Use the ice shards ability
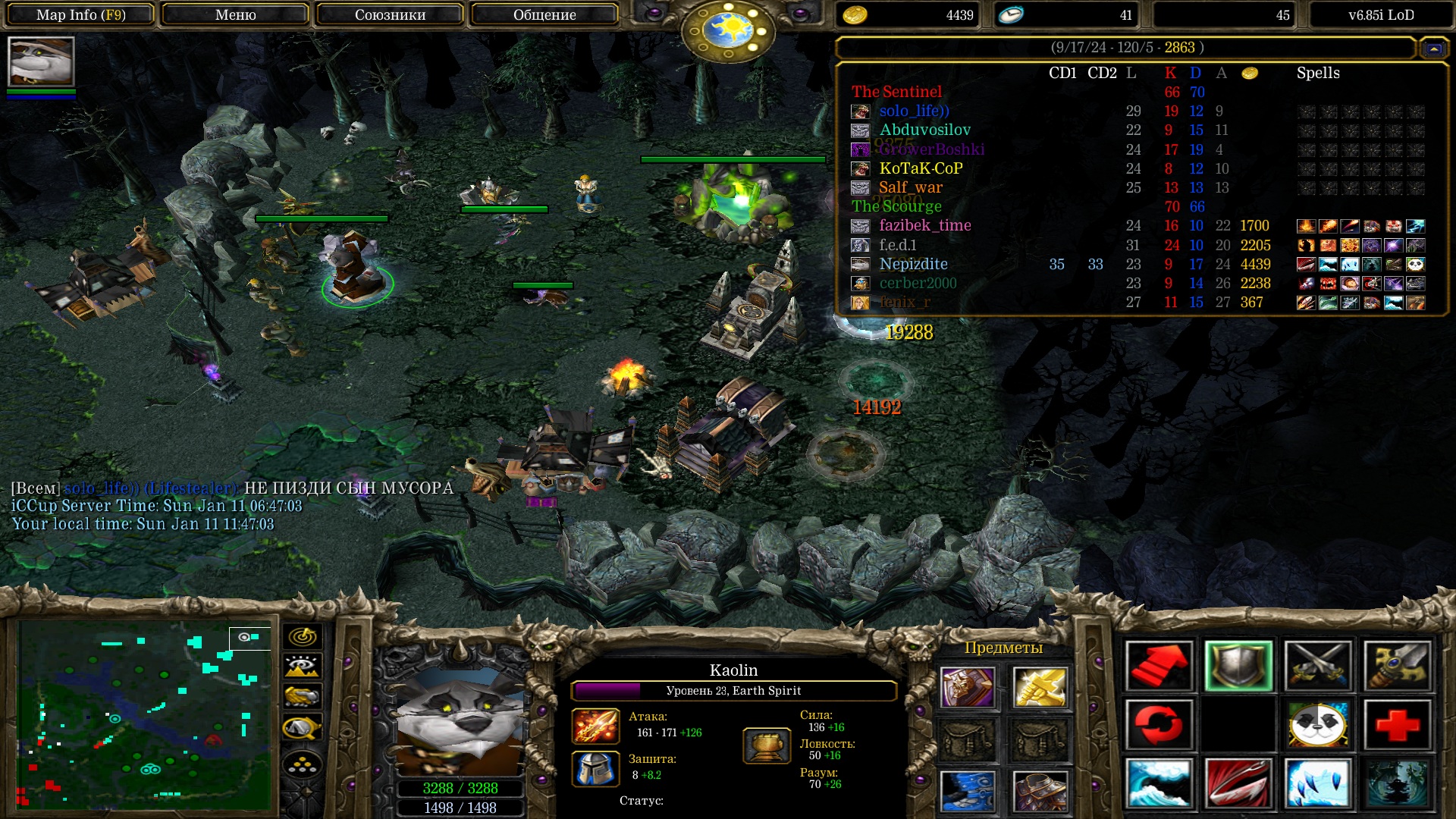1456x819 pixels. [1318, 783]
